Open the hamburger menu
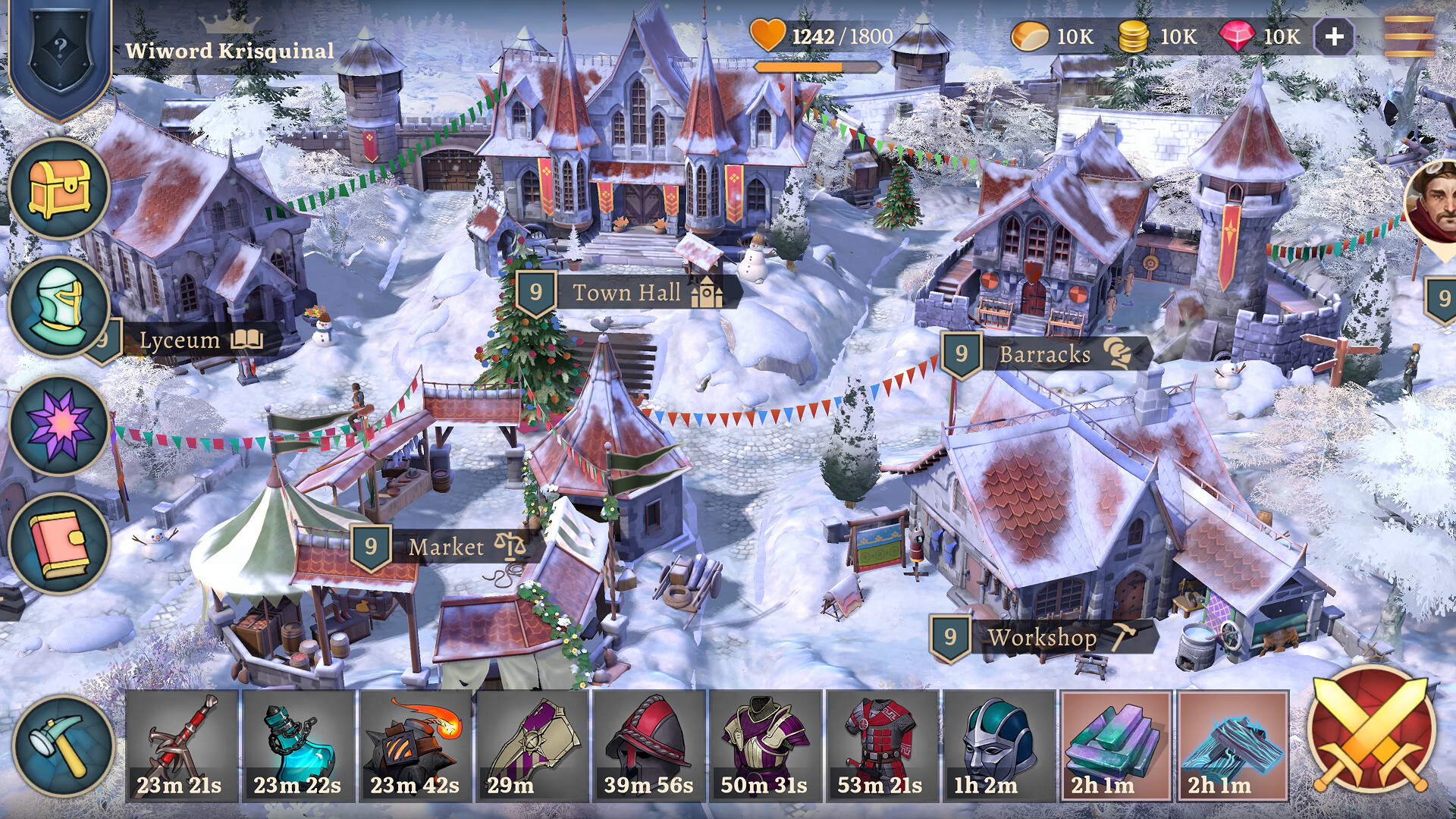 click(1409, 36)
